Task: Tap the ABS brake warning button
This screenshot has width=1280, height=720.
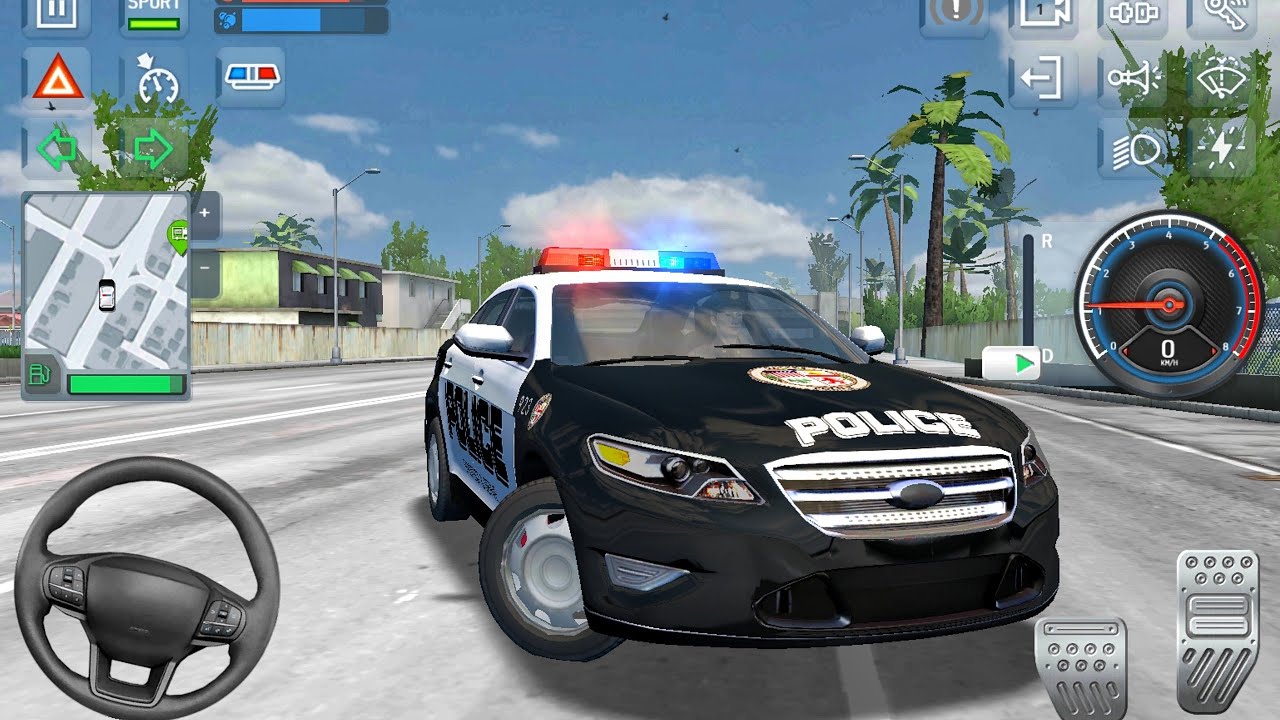Action: pos(954,14)
